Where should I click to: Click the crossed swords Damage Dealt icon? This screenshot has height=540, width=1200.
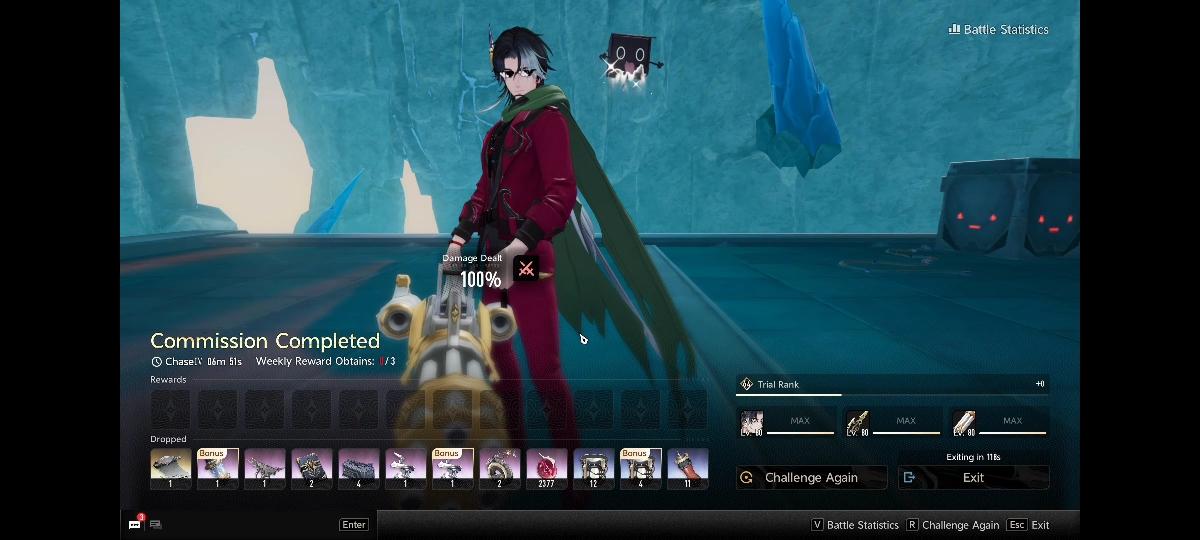[525, 268]
